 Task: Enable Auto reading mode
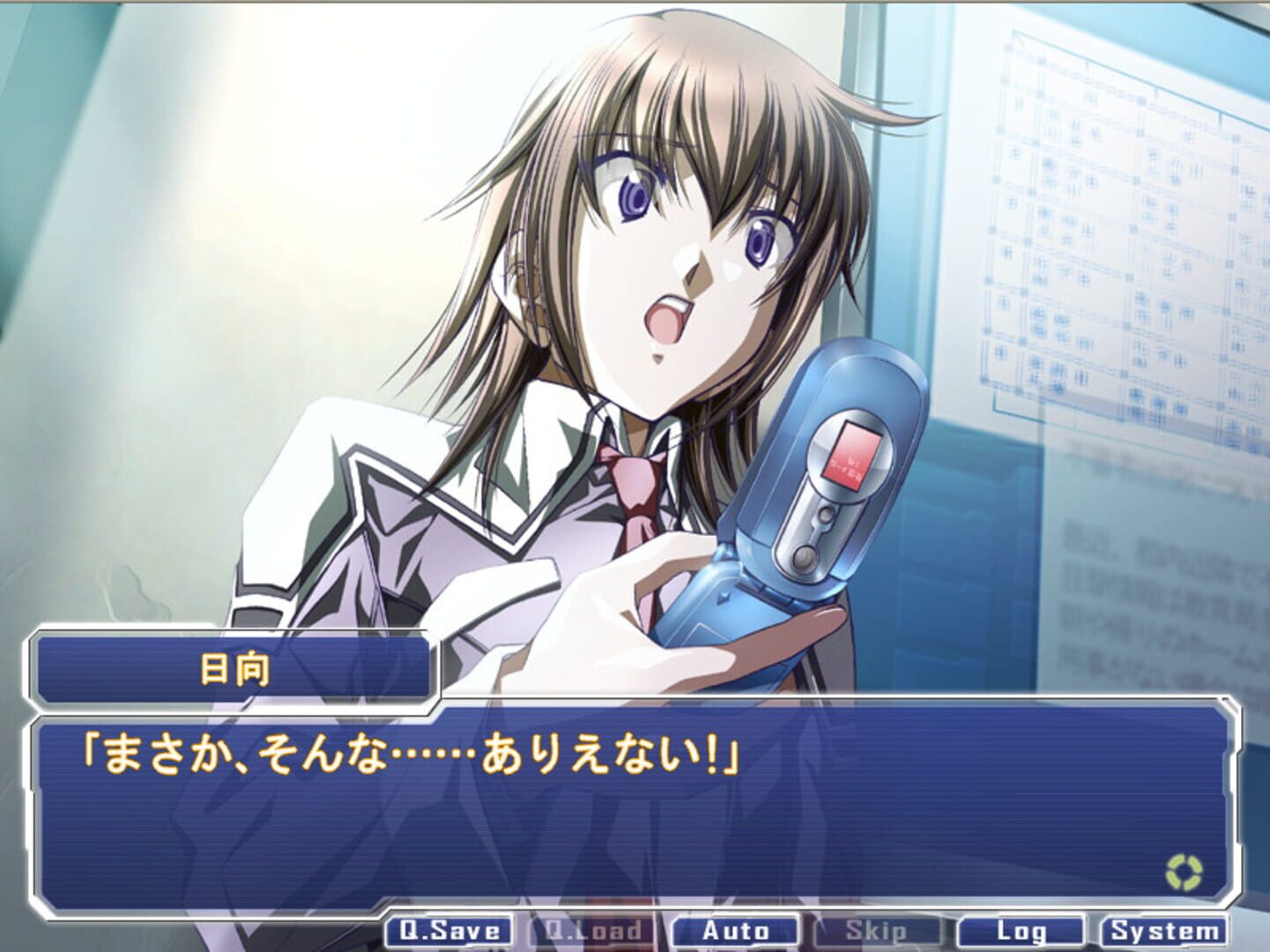point(734,929)
